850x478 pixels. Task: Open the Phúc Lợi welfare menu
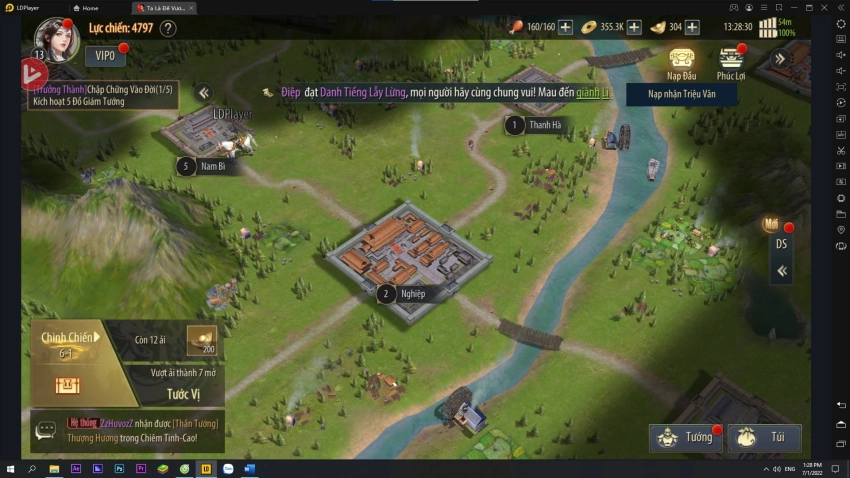[731, 63]
